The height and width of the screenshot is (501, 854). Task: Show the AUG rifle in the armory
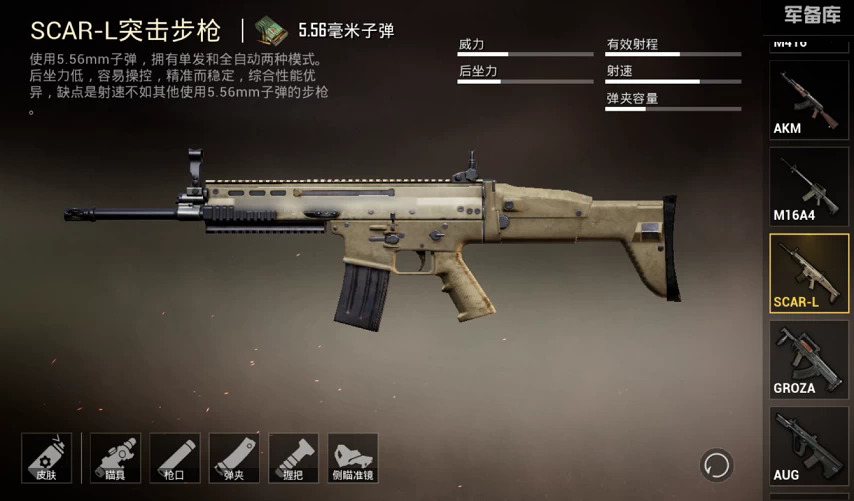pos(809,446)
